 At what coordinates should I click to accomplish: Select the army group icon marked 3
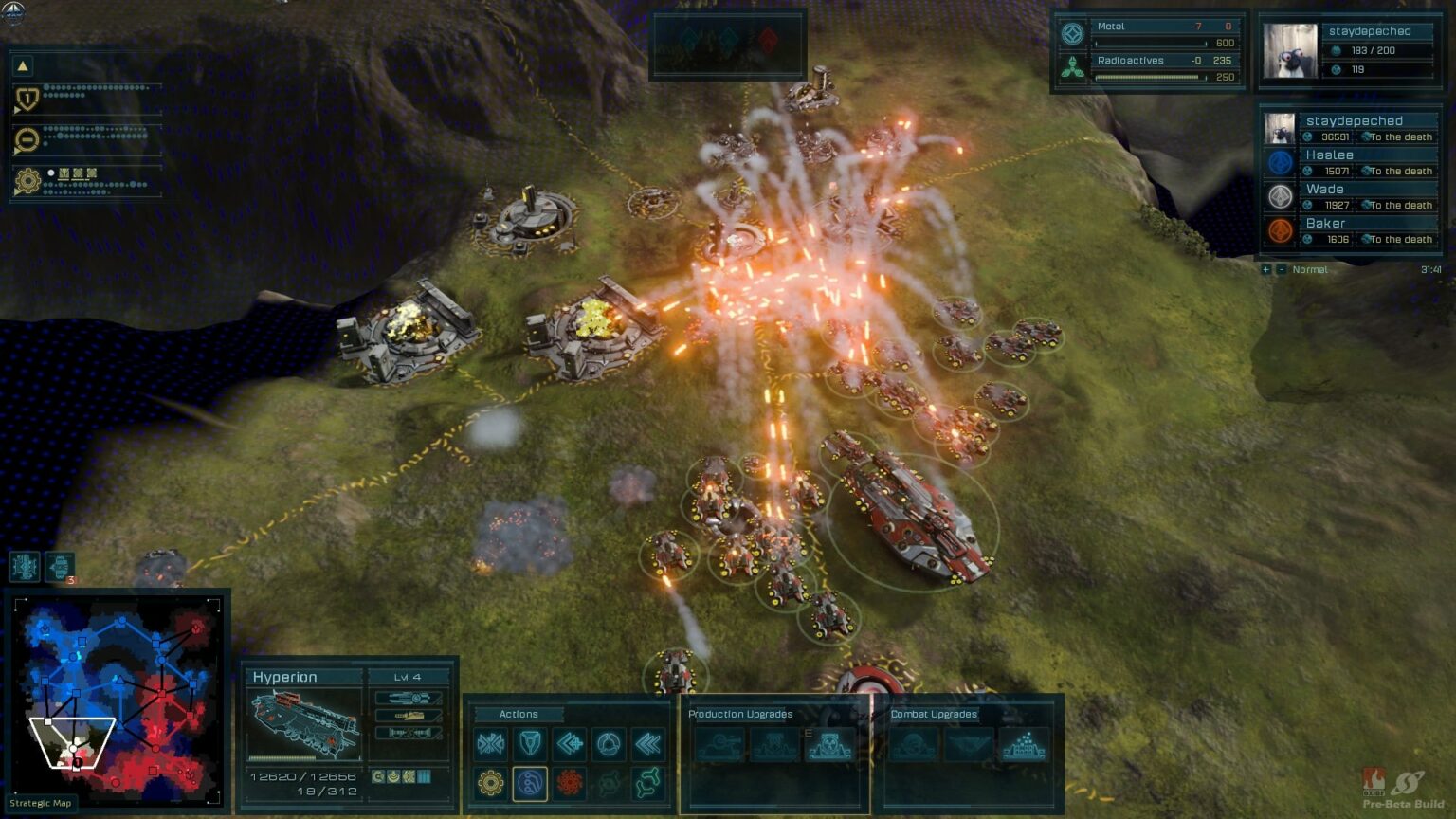(60, 567)
